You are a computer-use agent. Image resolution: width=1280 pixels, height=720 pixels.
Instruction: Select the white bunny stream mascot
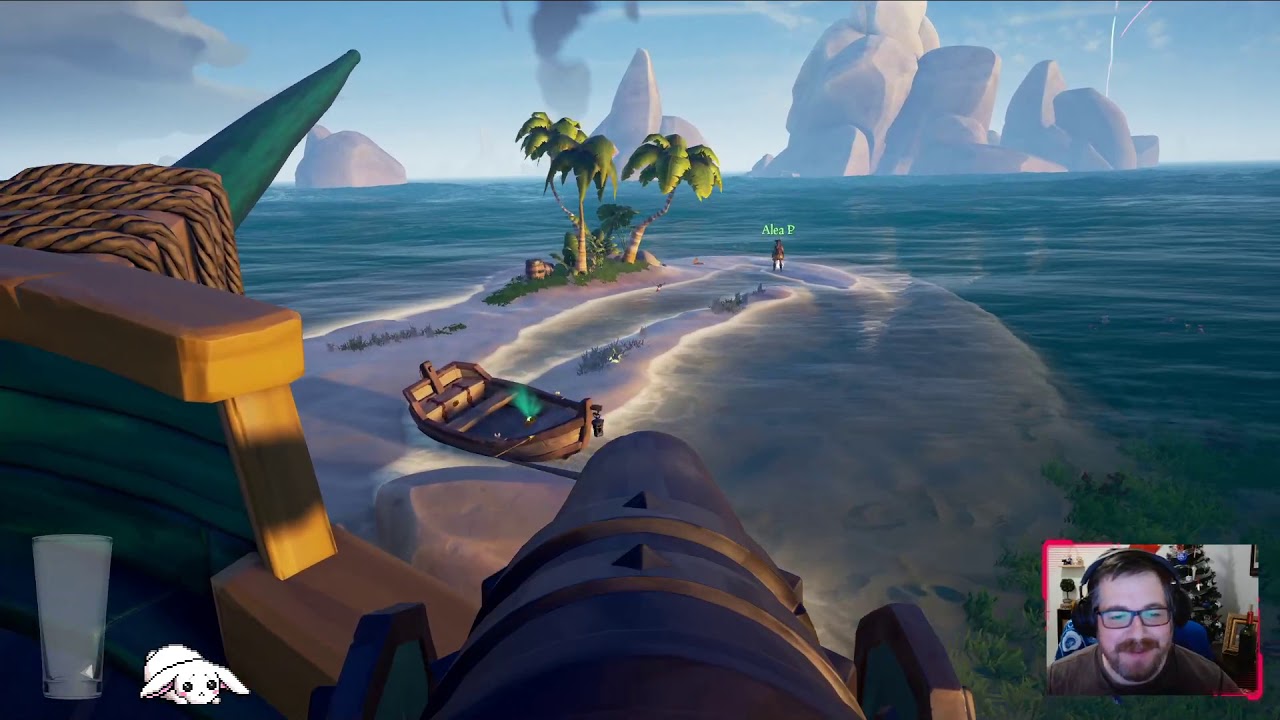click(192, 675)
